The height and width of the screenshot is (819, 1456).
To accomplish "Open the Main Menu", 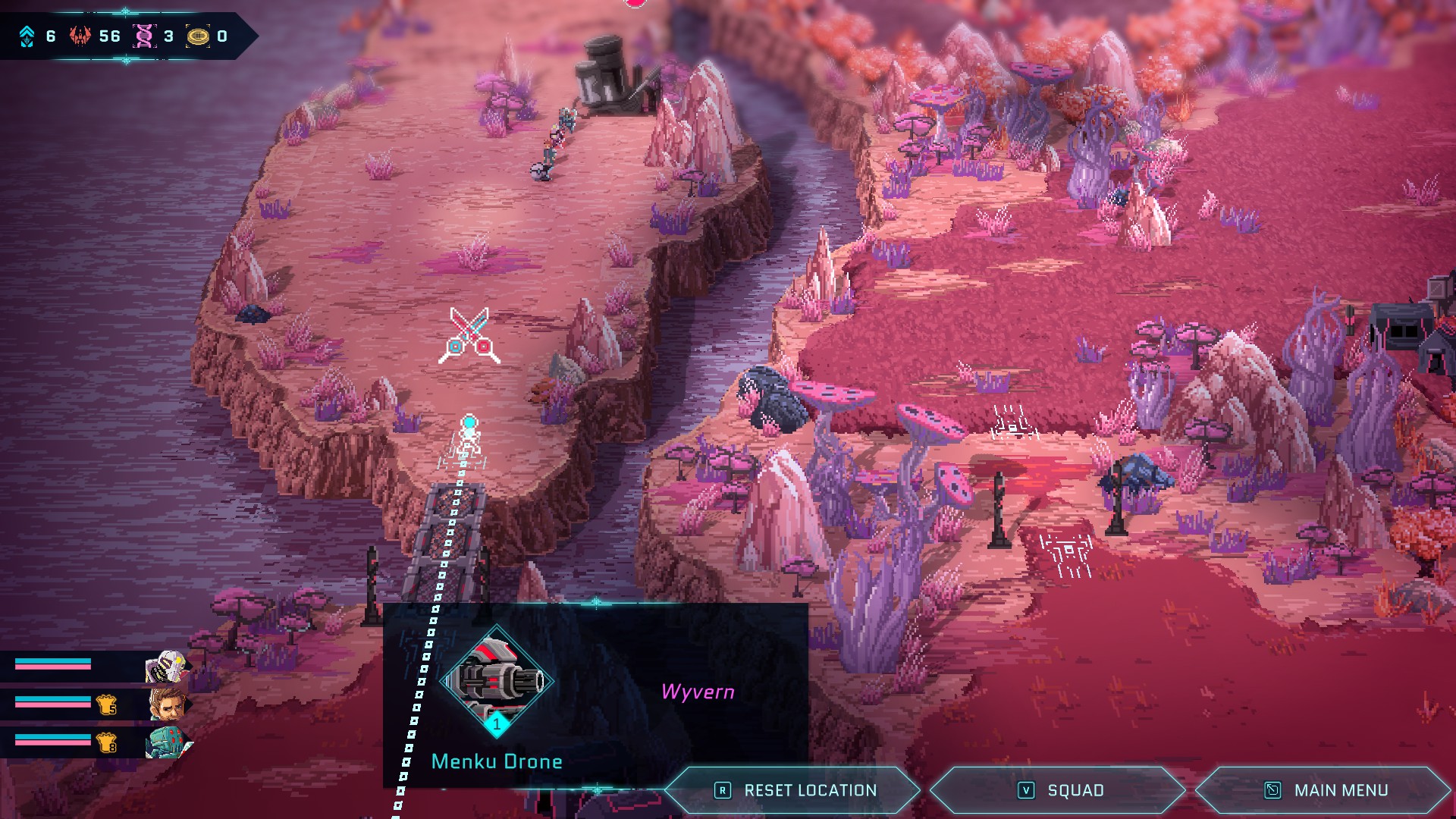I will 1325,790.
